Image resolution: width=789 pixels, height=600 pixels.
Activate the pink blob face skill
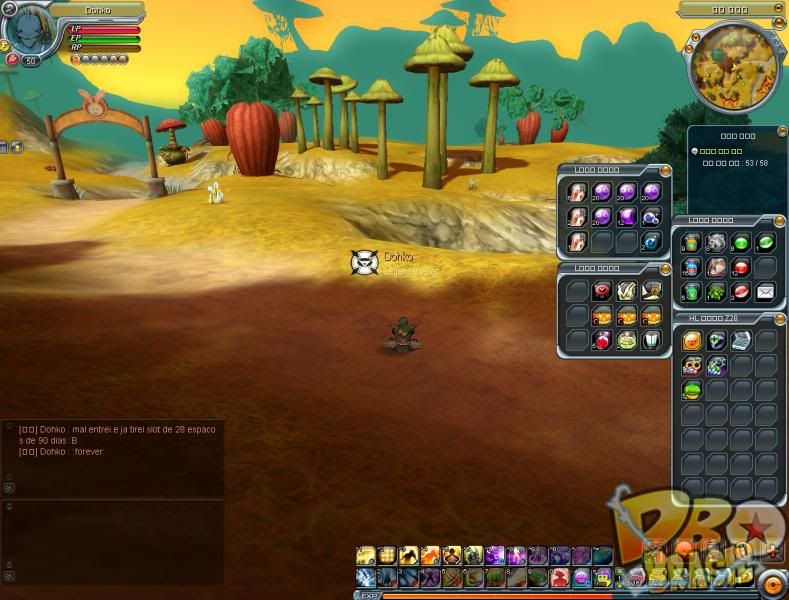pyautogui.click(x=582, y=577)
